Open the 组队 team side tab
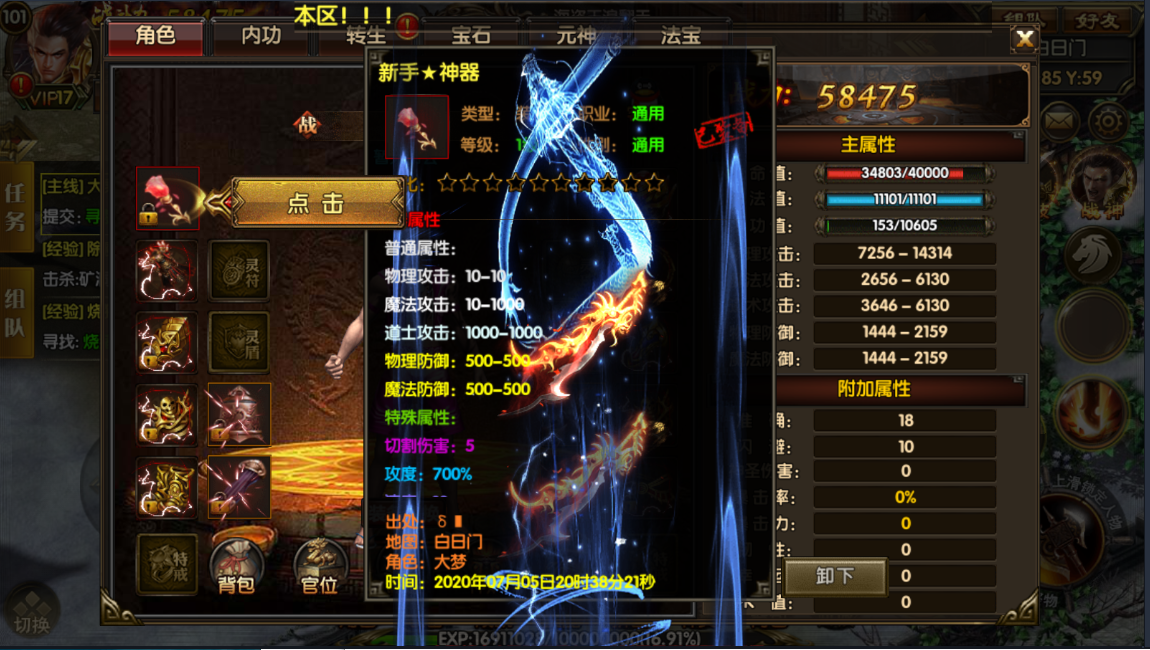Image resolution: width=1150 pixels, height=650 pixels. click(x=16, y=313)
